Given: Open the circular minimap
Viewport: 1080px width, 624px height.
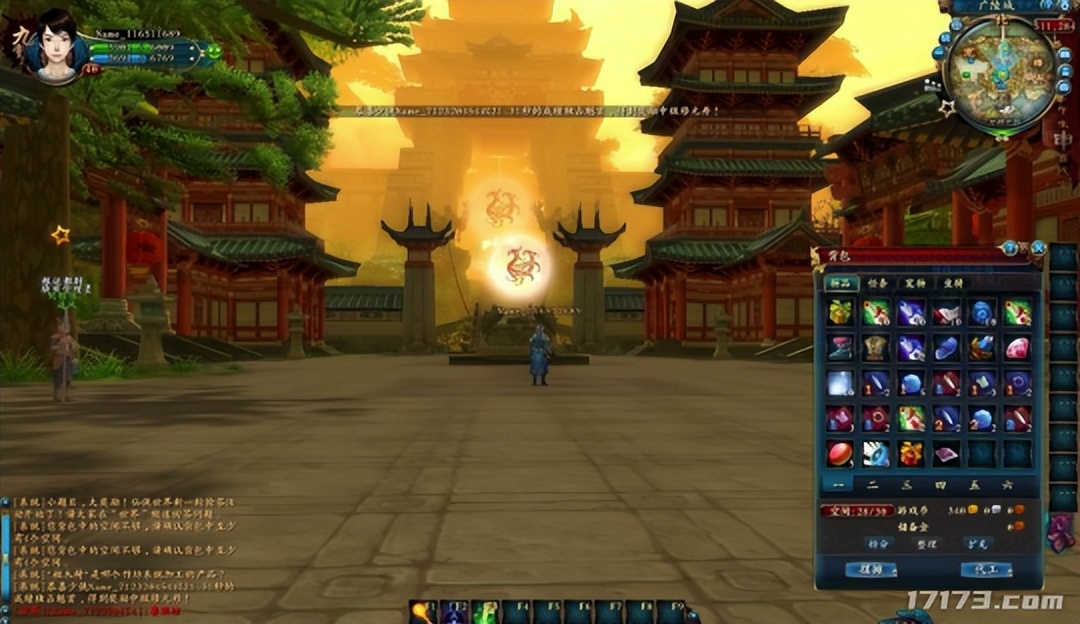Looking at the screenshot, I should [999, 62].
